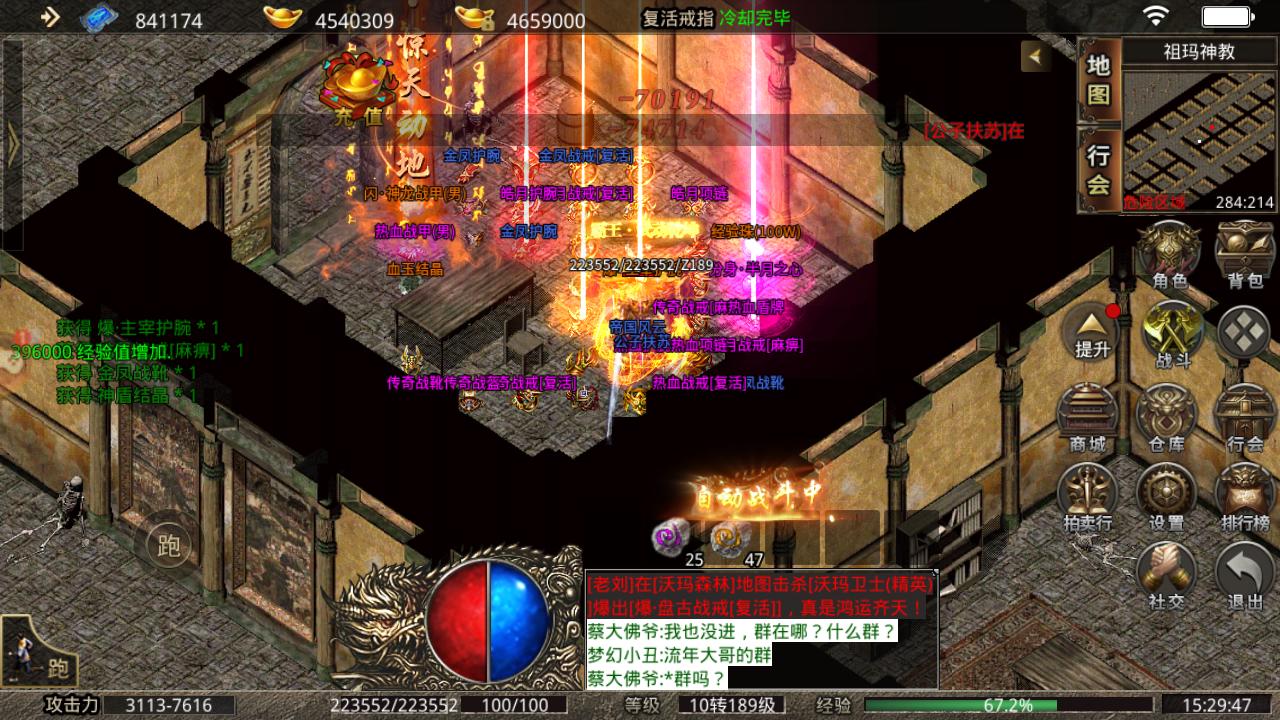Image resolution: width=1280 pixels, height=720 pixels.
Task: Open the 设置 settings
Action: coord(1166,494)
